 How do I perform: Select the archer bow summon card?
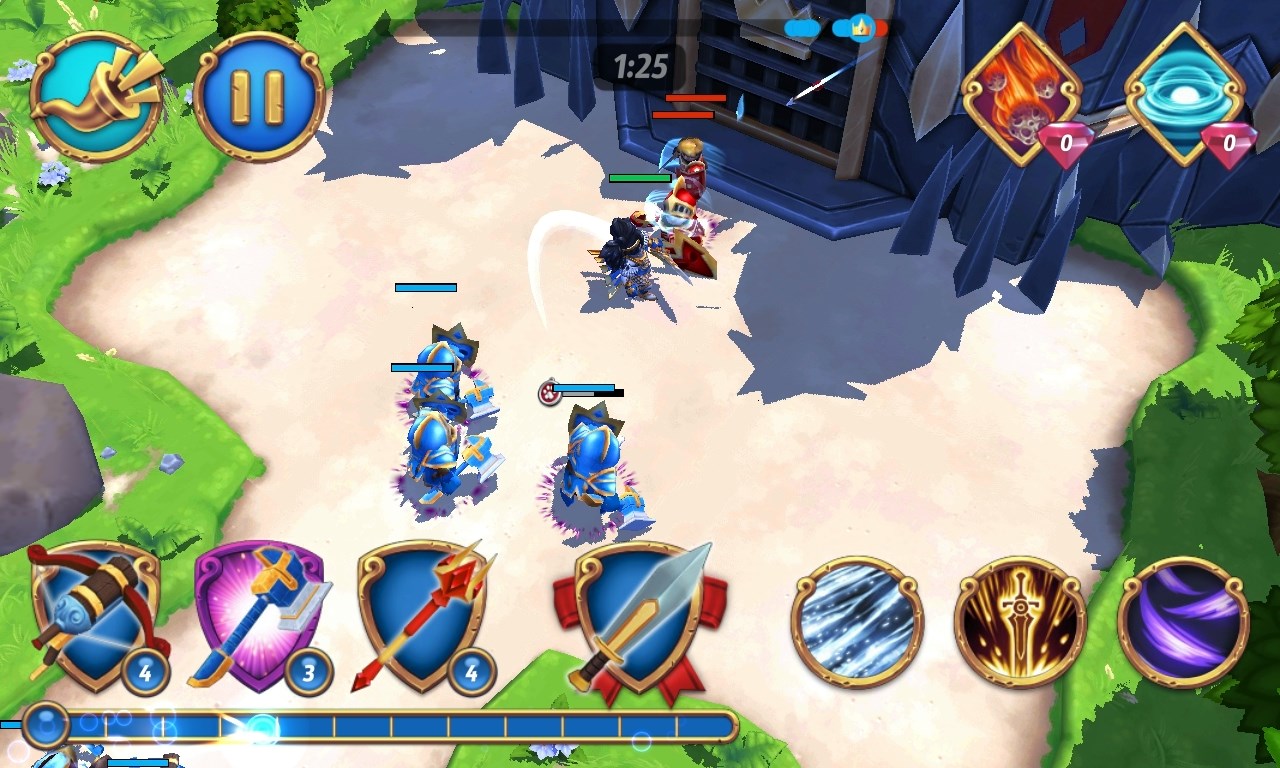point(95,620)
